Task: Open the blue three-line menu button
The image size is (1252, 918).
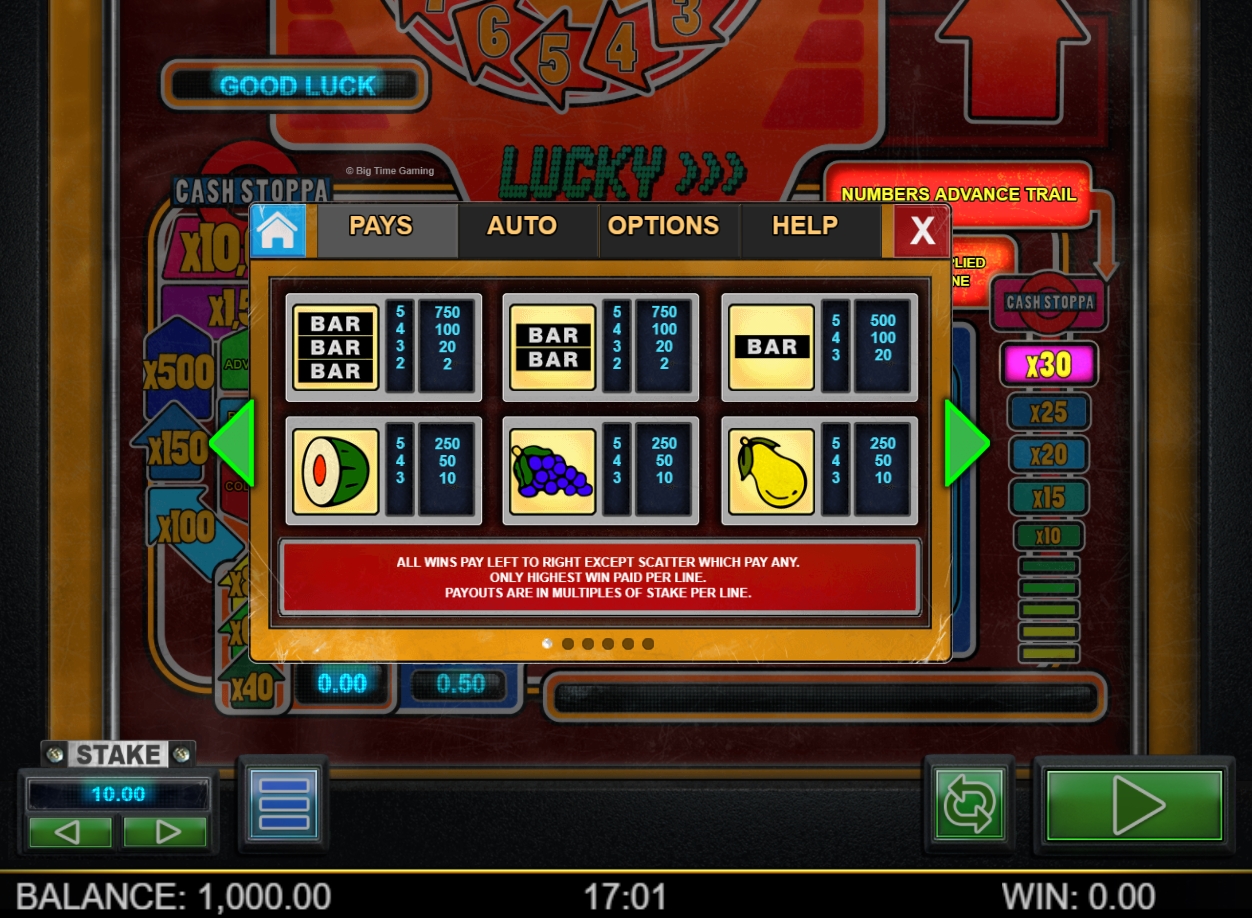Action: (x=282, y=803)
